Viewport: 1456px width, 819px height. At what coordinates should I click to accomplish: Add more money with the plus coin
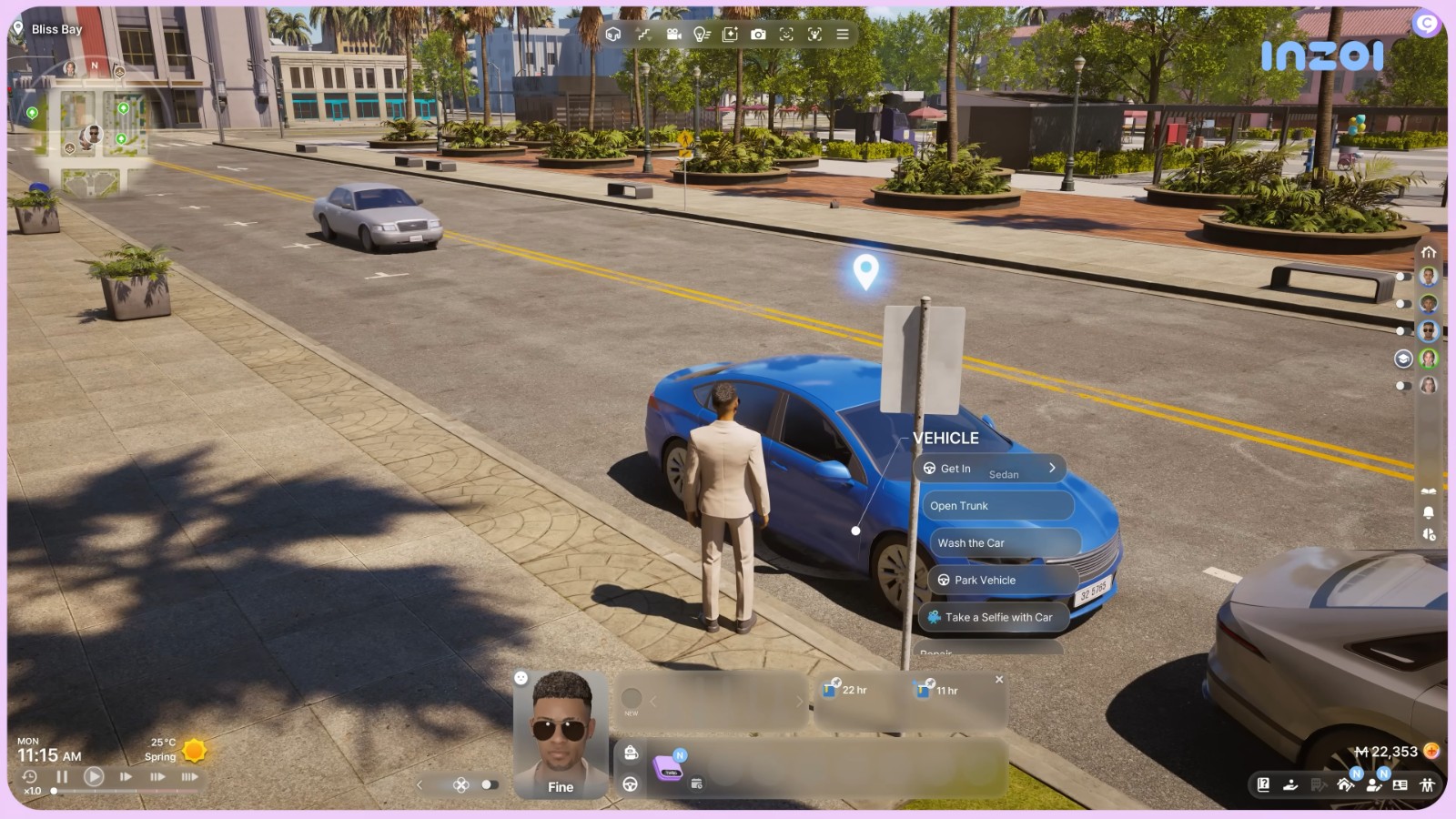pos(1431,752)
